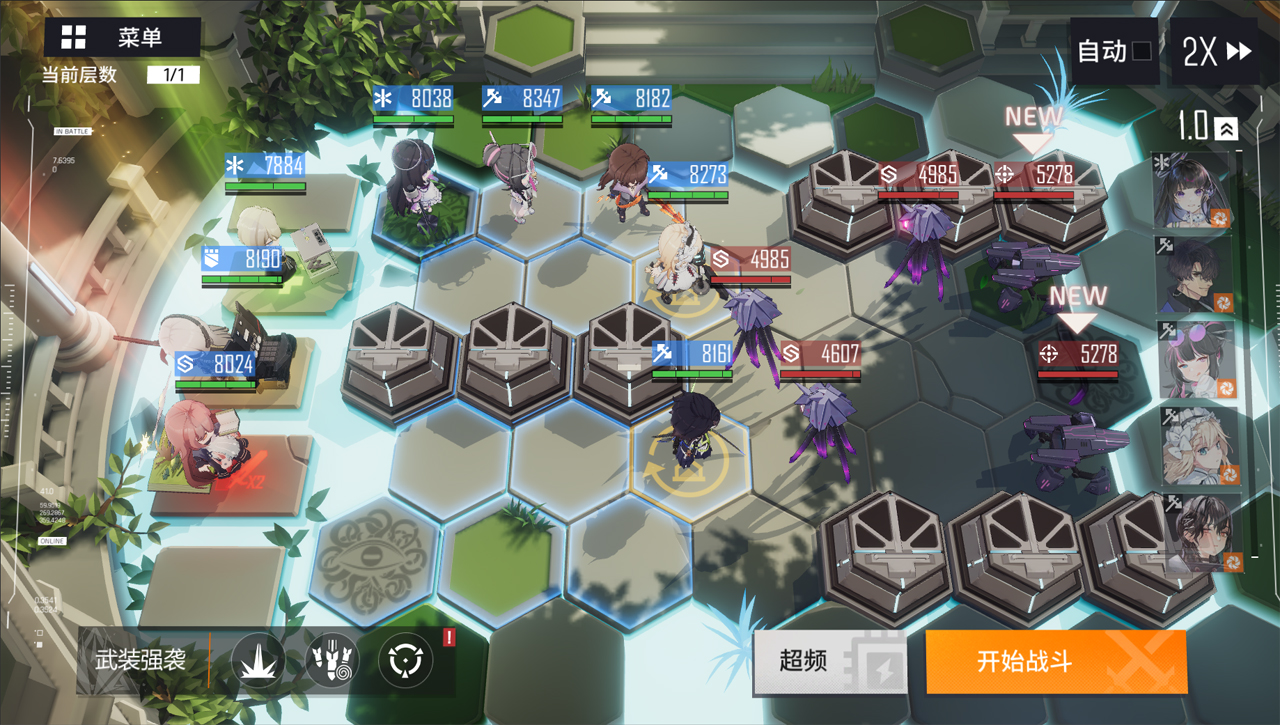Activate the 超频 overclock button
1280x725 pixels.
coord(829,661)
